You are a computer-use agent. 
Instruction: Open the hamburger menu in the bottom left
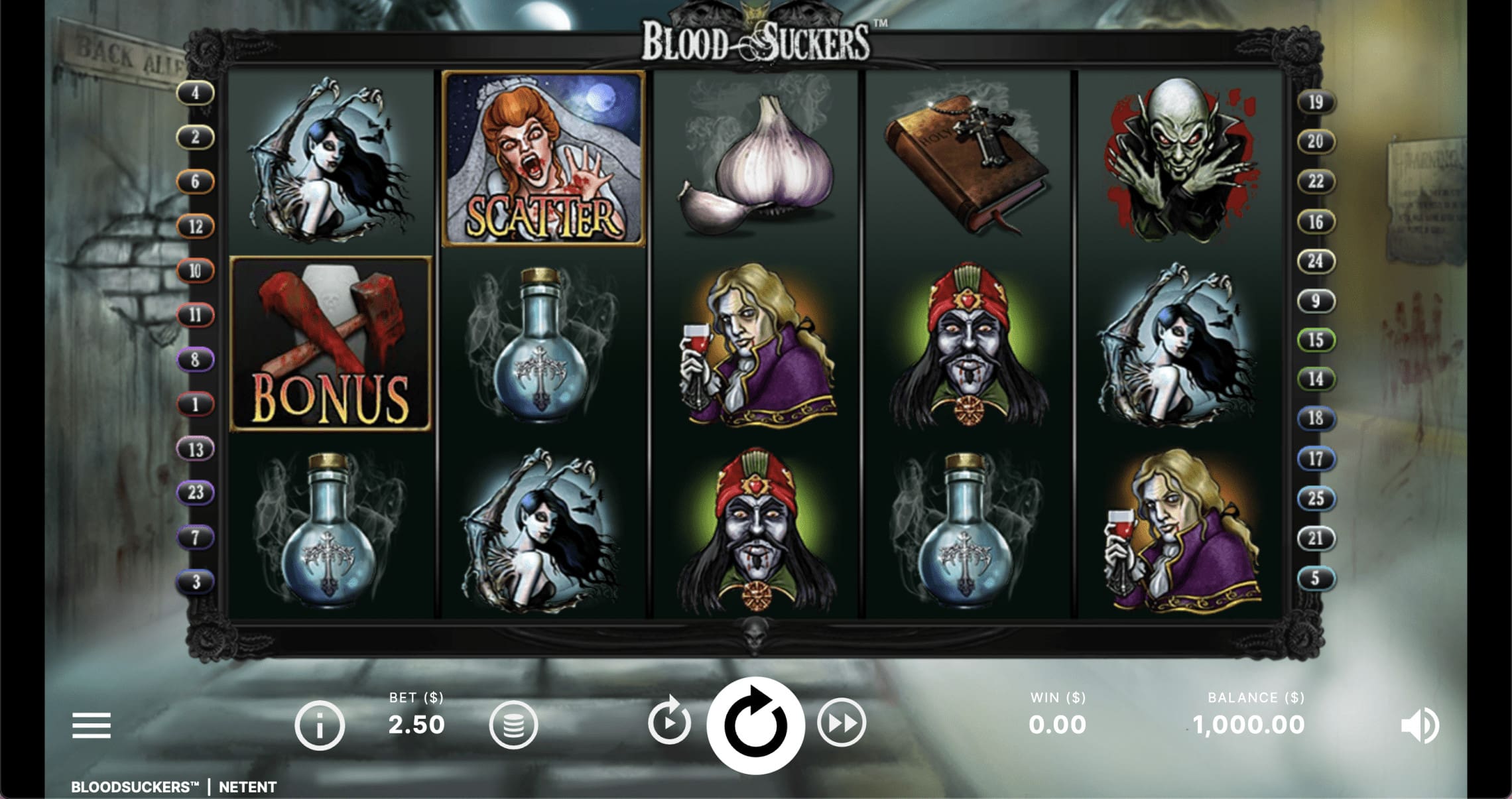click(x=93, y=725)
